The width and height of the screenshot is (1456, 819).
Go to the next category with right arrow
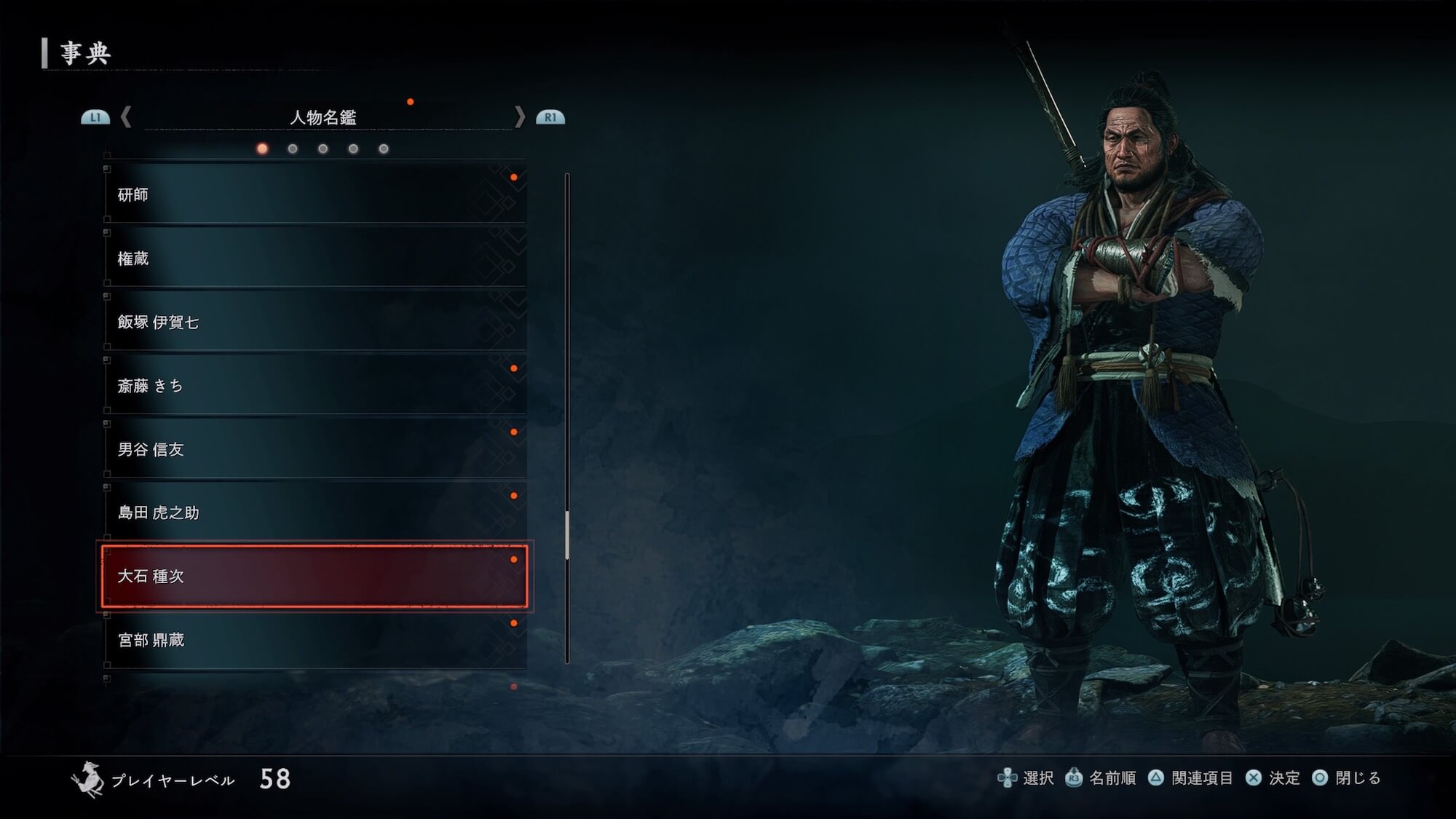520,117
